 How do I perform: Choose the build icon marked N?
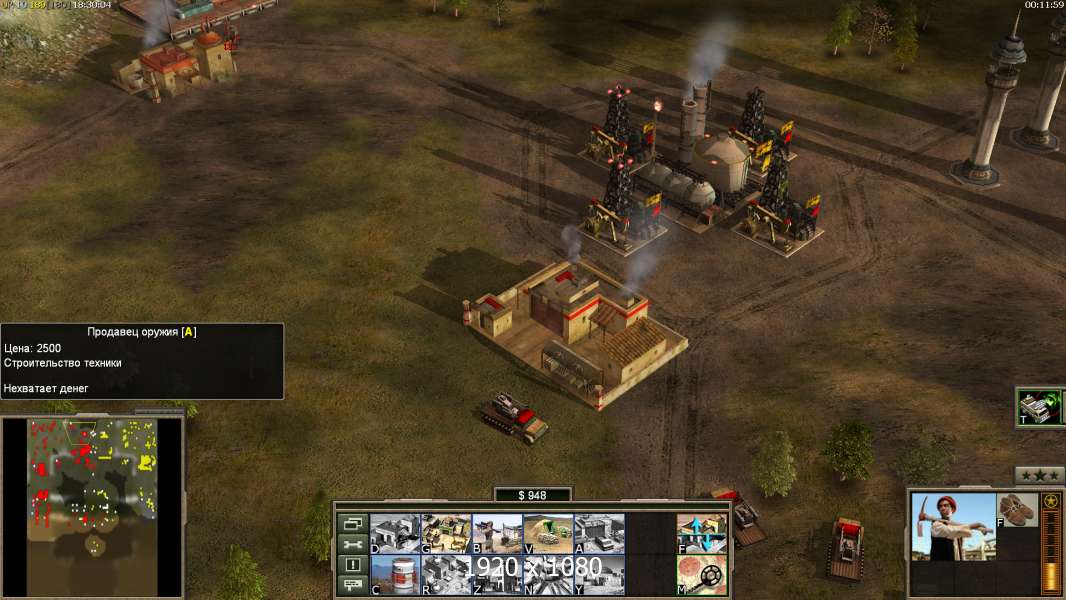548,574
